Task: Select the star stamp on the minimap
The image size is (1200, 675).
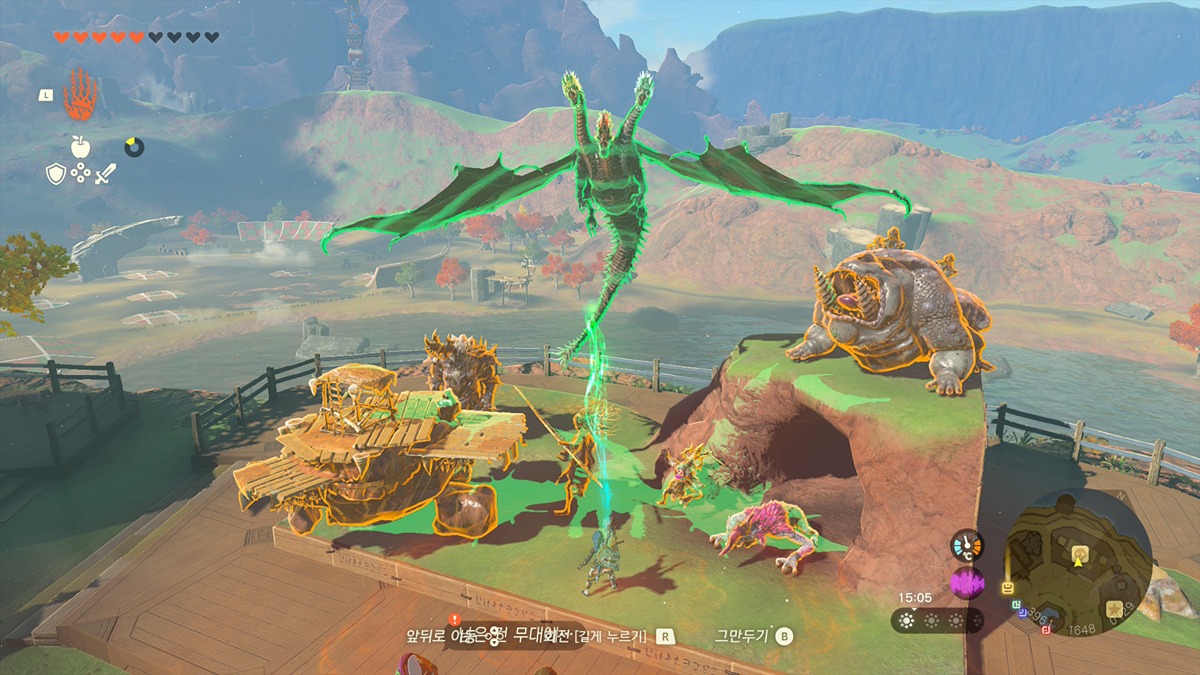Action: tap(1114, 608)
